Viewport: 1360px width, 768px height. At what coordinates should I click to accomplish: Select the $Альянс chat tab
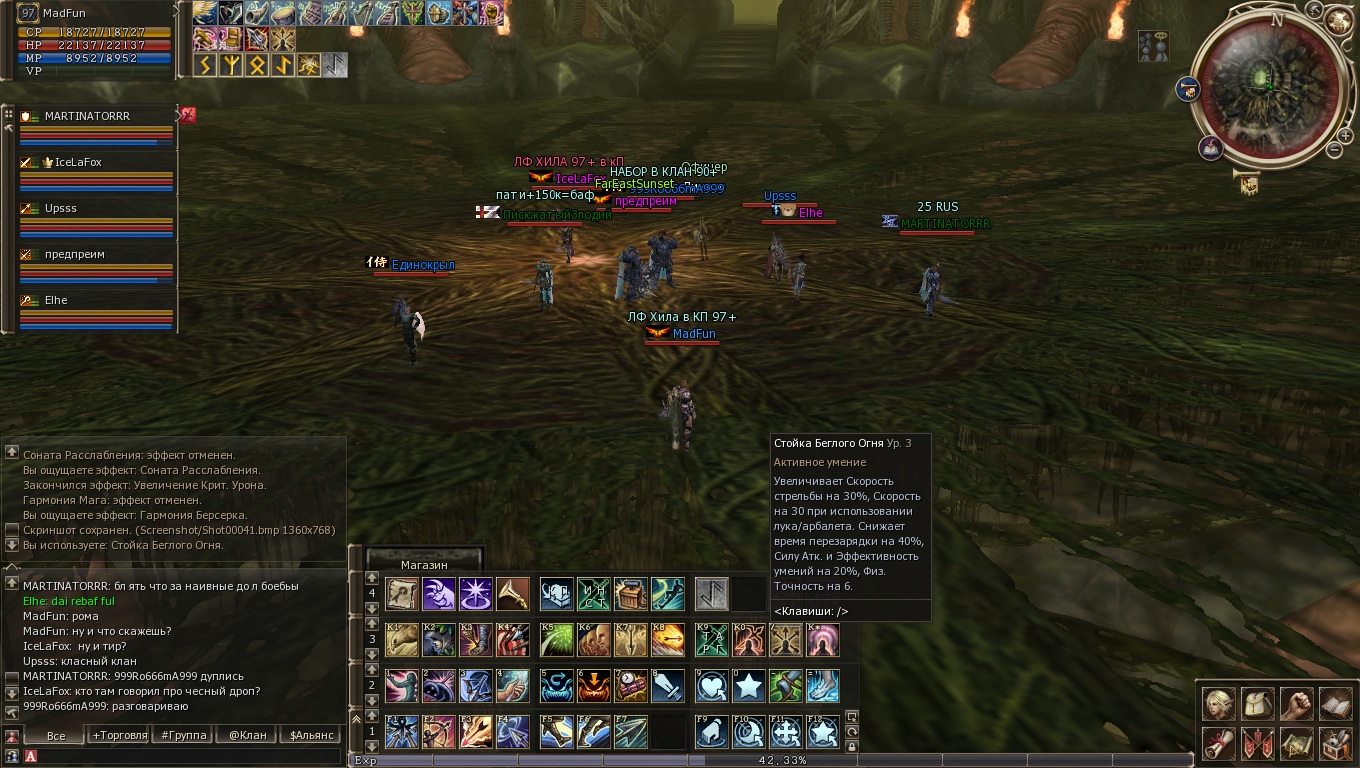click(313, 735)
